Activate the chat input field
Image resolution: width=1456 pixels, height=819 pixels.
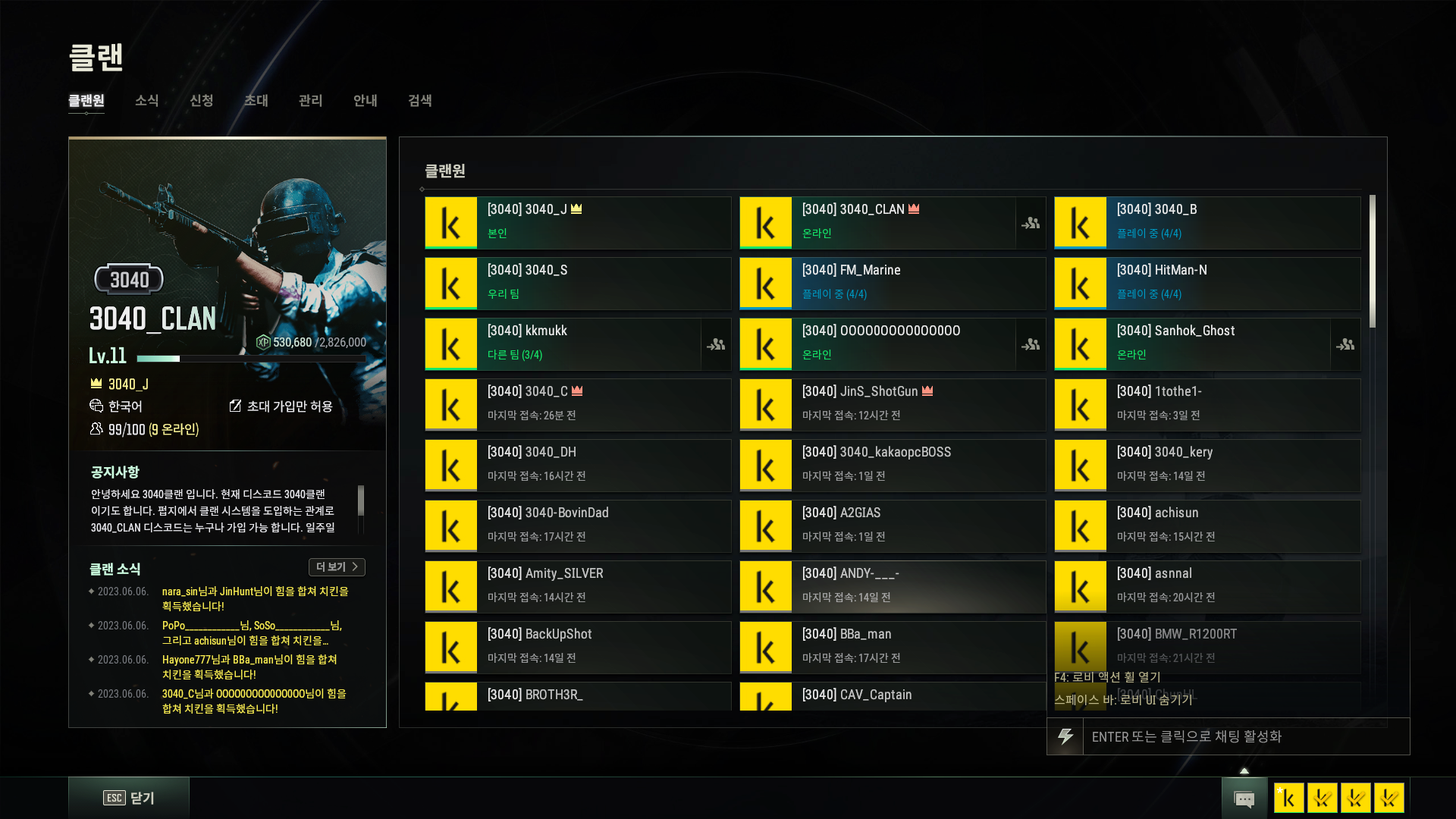click(1245, 736)
